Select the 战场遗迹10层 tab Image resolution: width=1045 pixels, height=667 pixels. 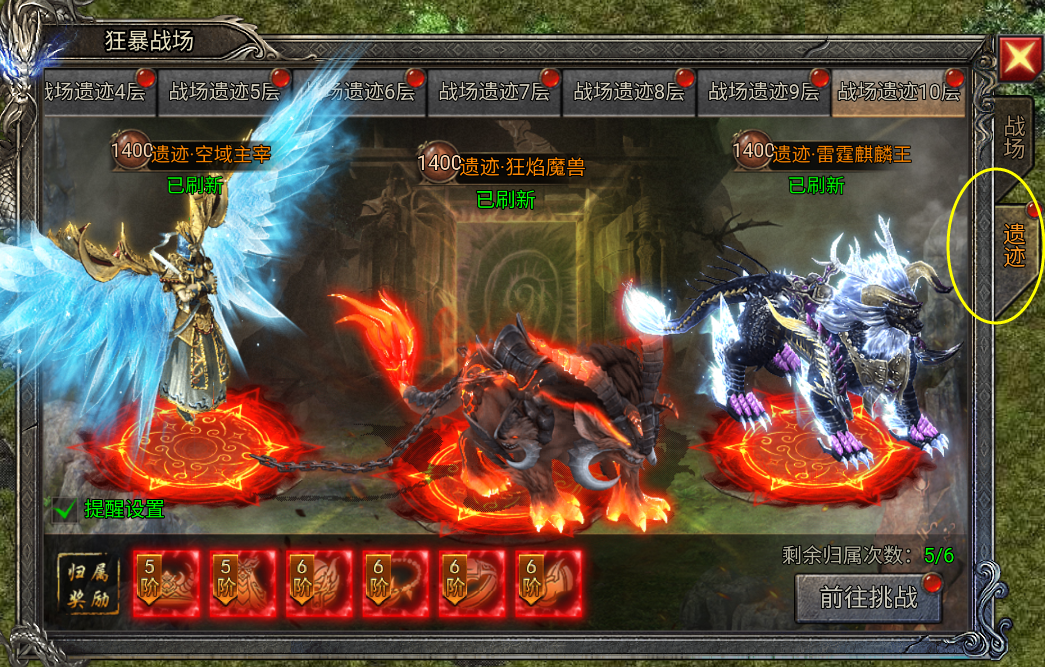898,92
